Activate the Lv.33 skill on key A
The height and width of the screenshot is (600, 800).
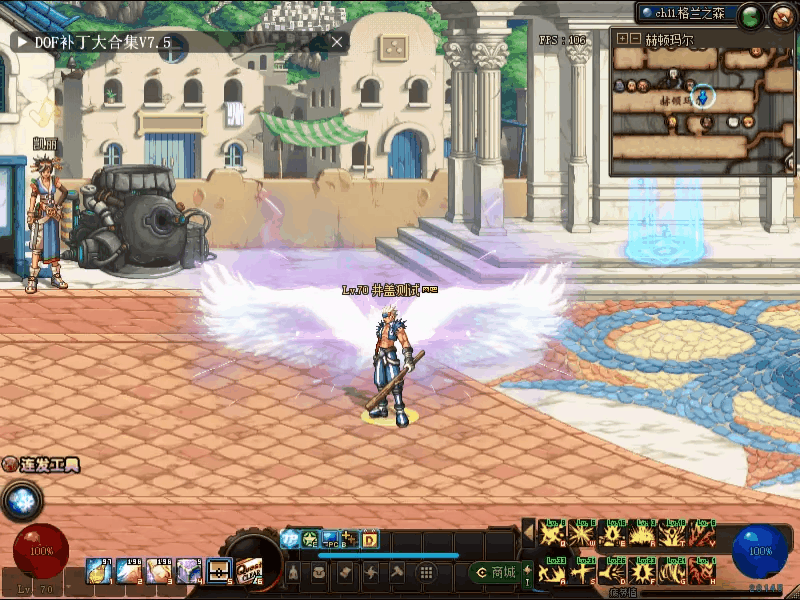(553, 573)
